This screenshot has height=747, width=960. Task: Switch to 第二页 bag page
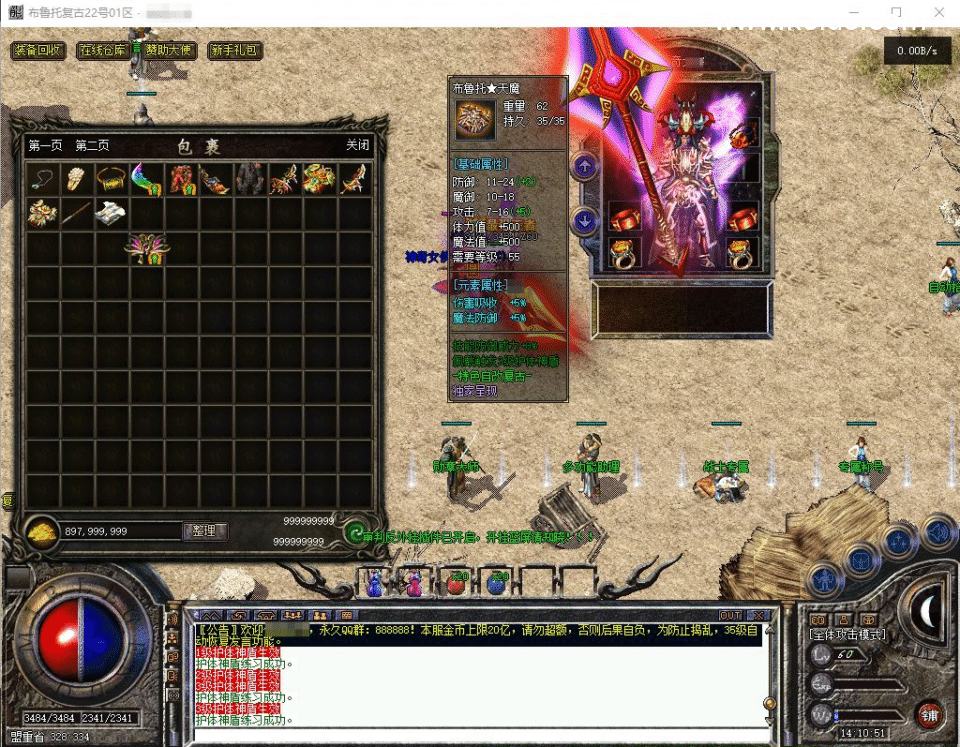(93, 146)
